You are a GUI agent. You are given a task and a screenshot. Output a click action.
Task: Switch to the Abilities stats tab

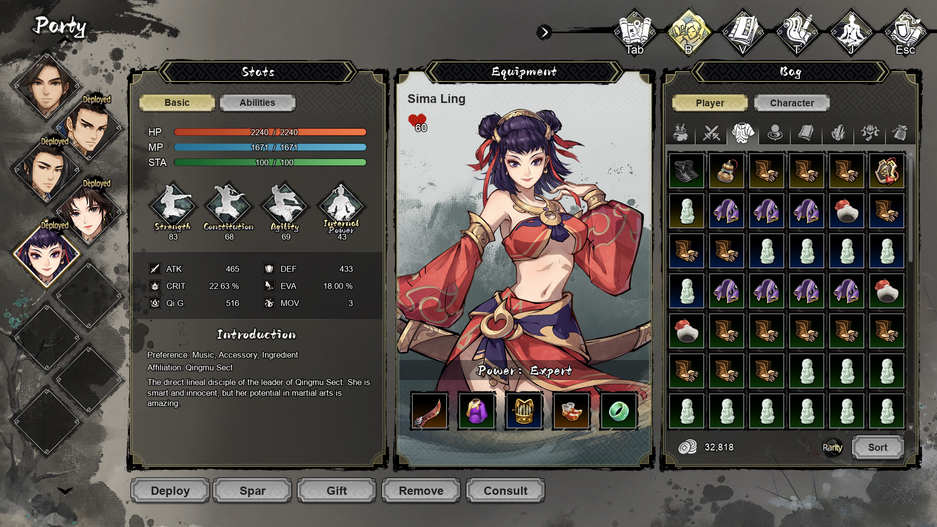click(257, 103)
